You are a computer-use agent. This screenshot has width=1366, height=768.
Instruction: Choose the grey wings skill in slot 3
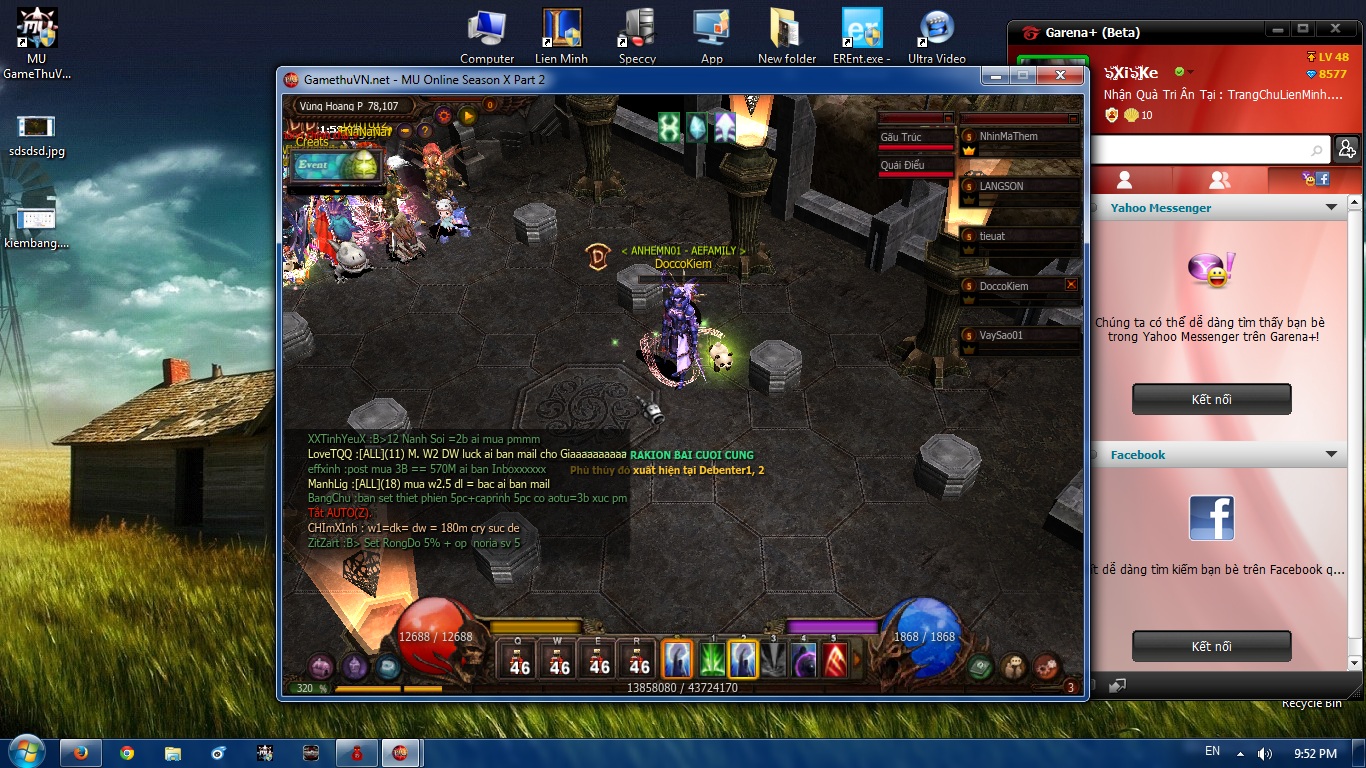(x=773, y=660)
